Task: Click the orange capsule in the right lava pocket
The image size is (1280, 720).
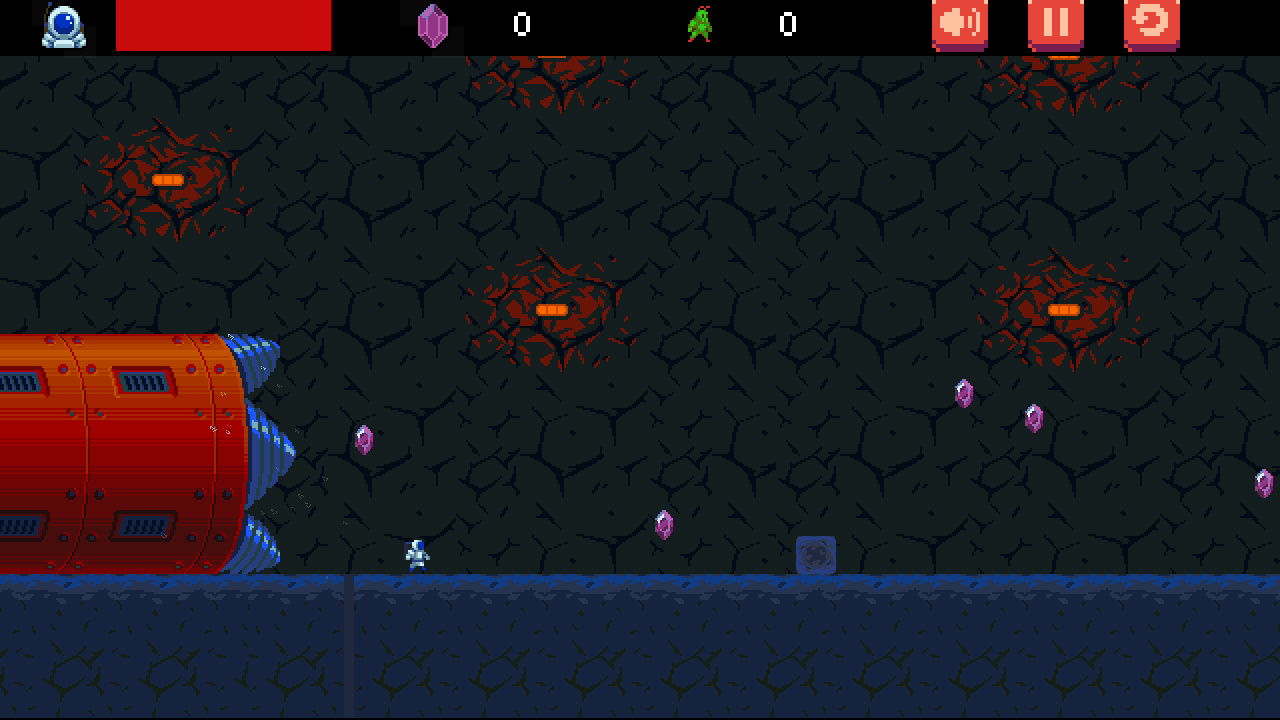Action: coord(1063,311)
